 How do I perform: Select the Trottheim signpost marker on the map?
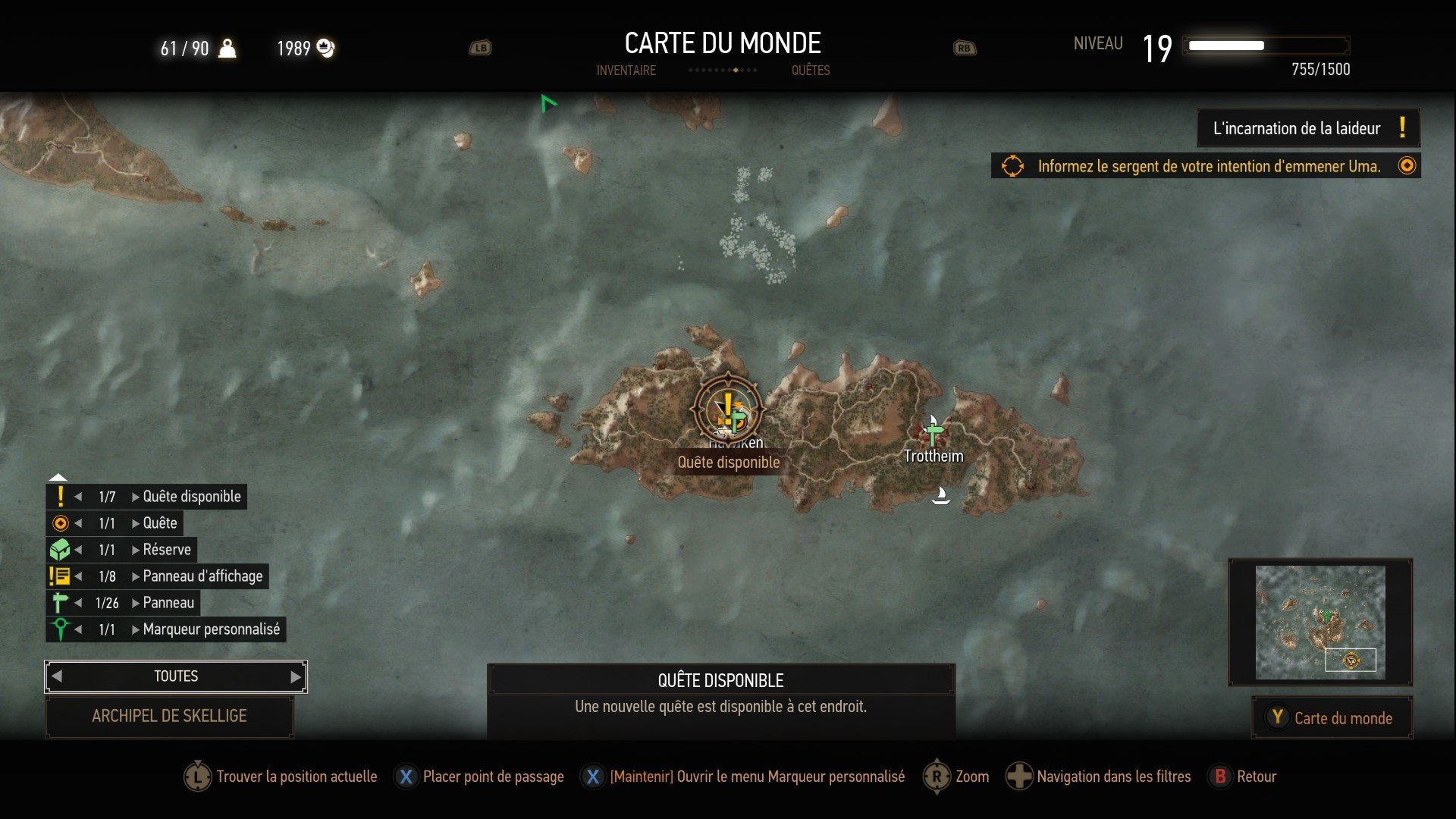(932, 432)
